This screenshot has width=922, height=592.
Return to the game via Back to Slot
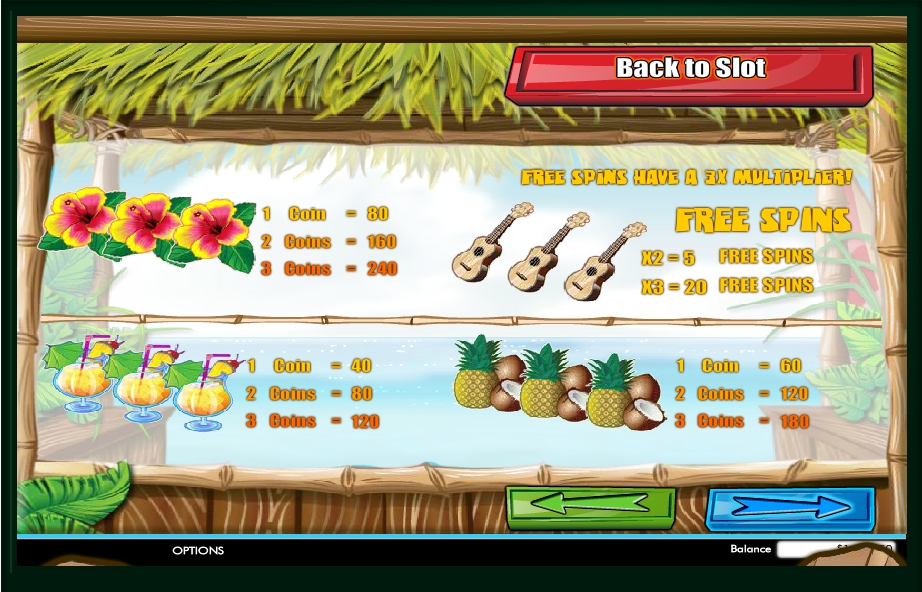(x=688, y=71)
